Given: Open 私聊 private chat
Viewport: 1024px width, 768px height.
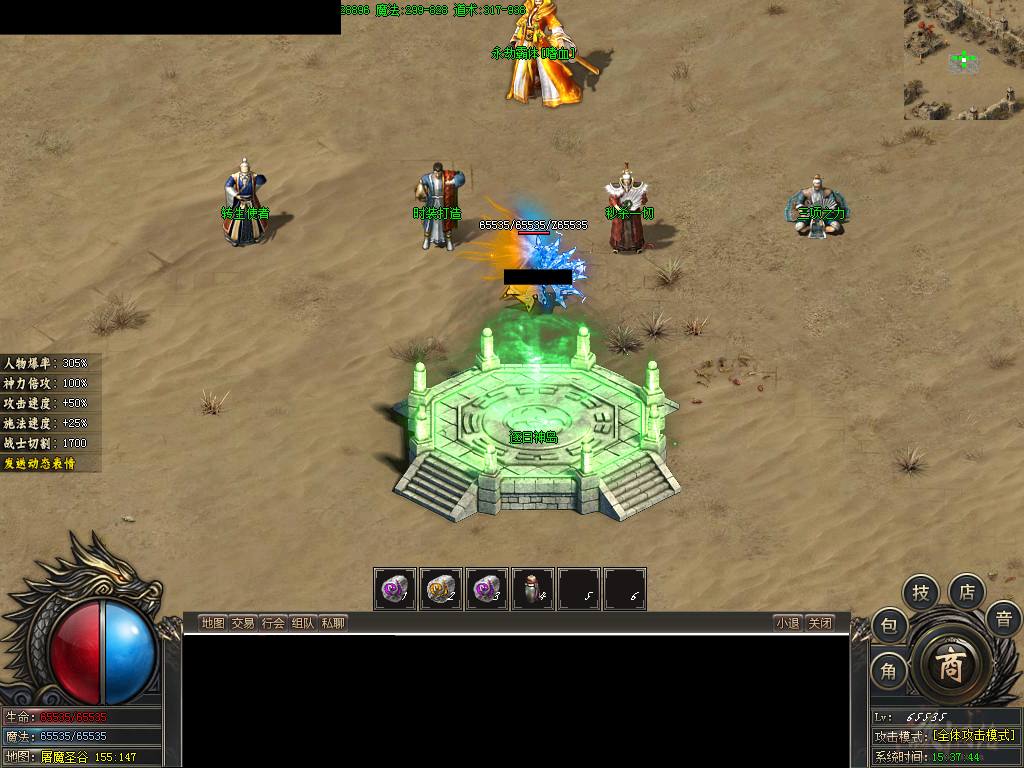Looking at the screenshot, I should click(x=333, y=623).
